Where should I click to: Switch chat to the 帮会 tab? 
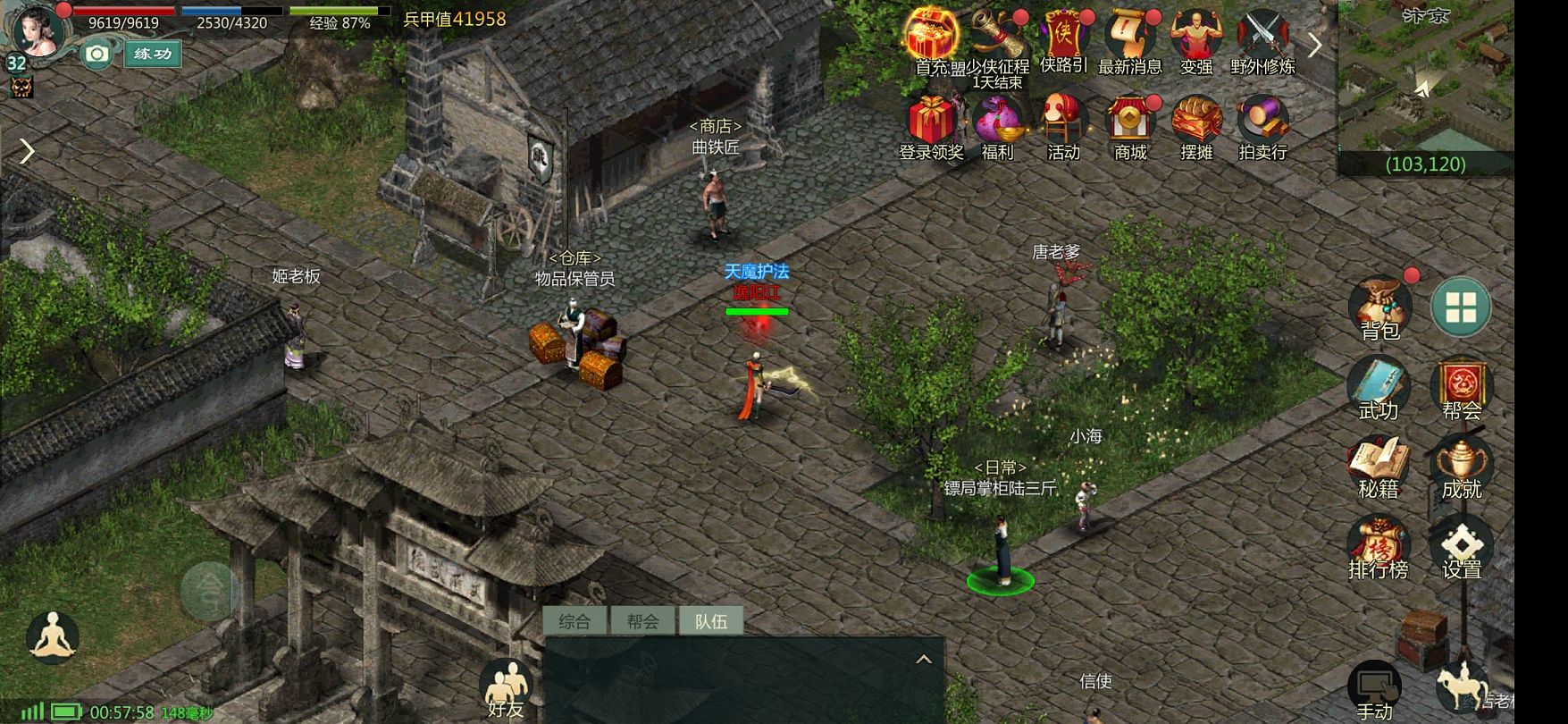(642, 621)
